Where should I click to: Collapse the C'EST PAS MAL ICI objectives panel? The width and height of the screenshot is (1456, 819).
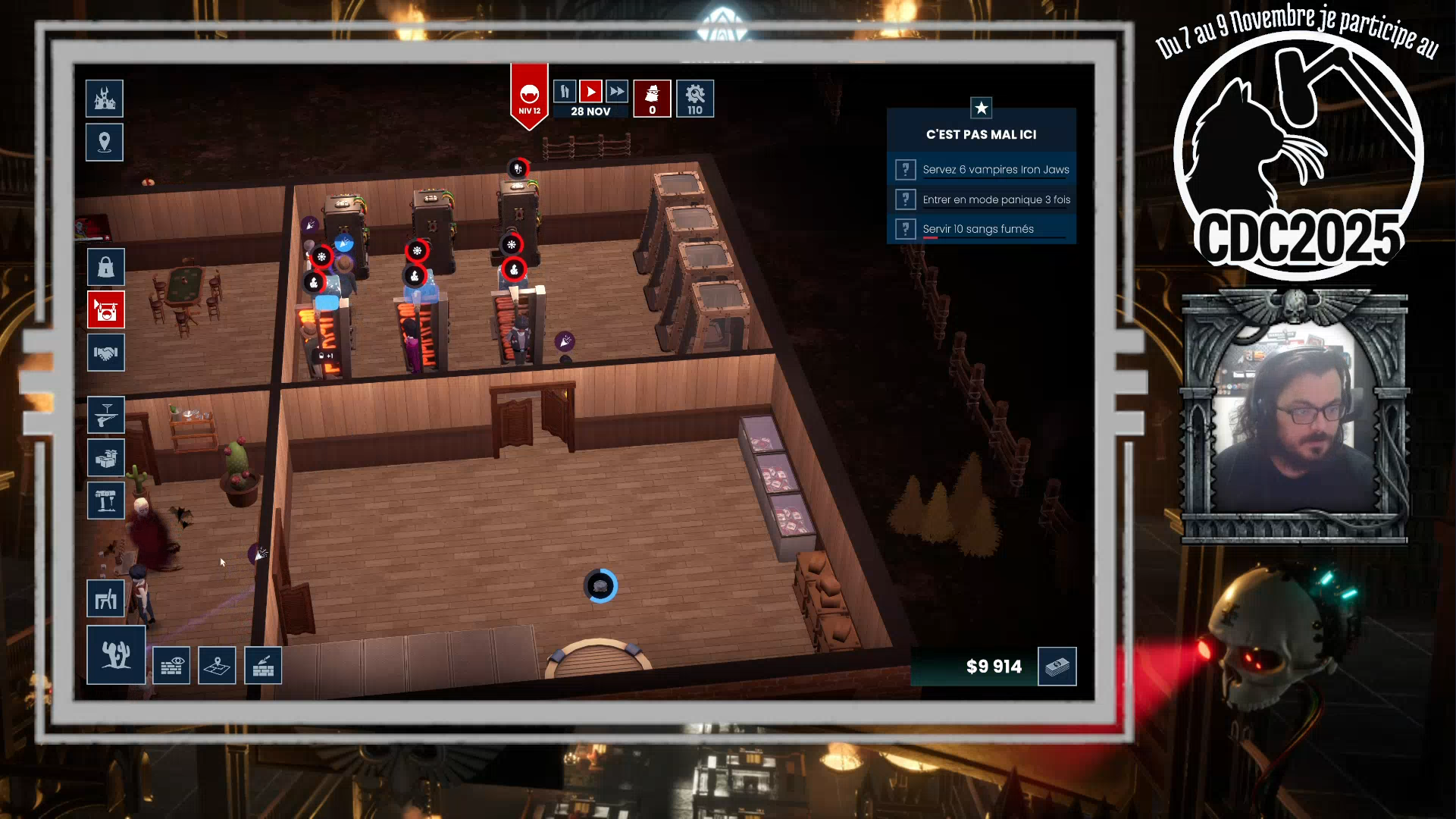982,108
